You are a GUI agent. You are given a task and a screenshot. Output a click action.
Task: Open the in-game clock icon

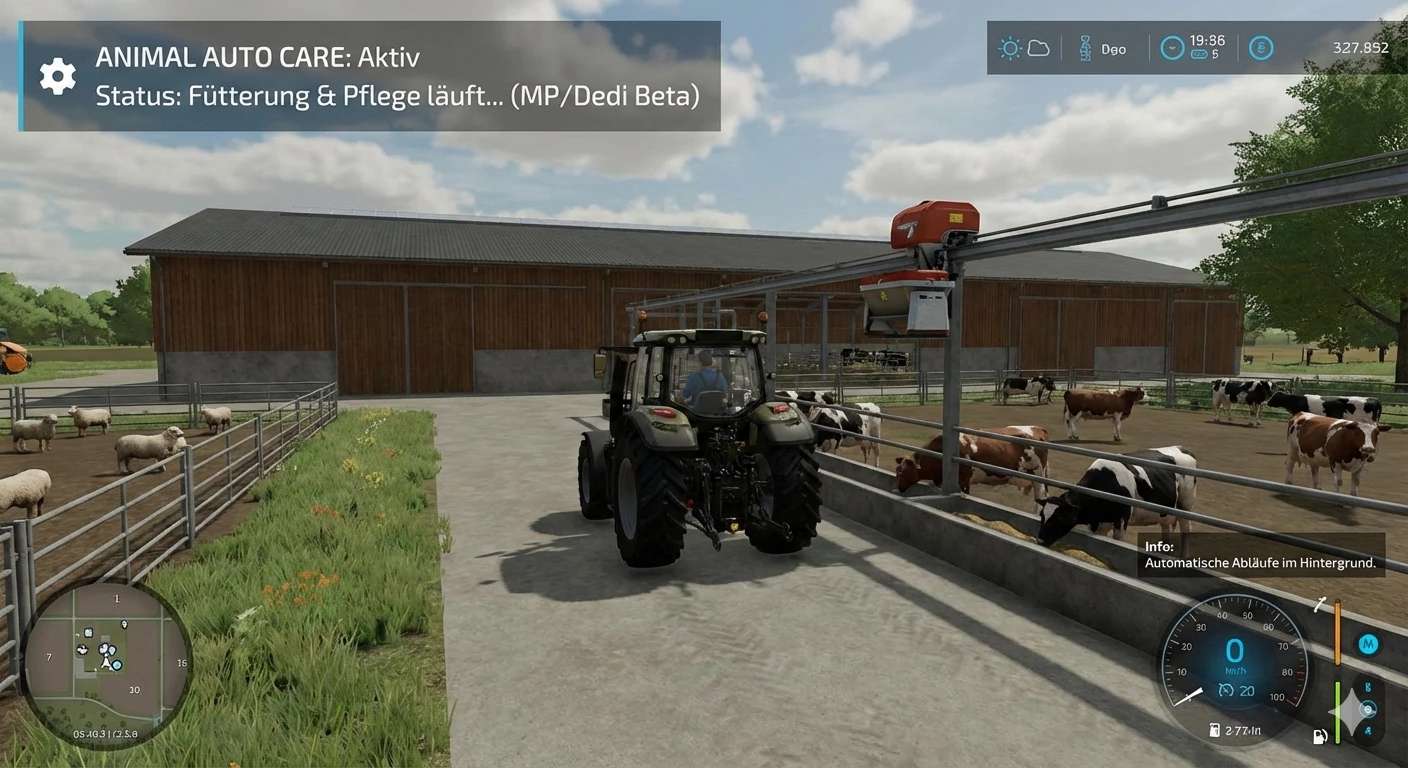pyautogui.click(x=1172, y=47)
